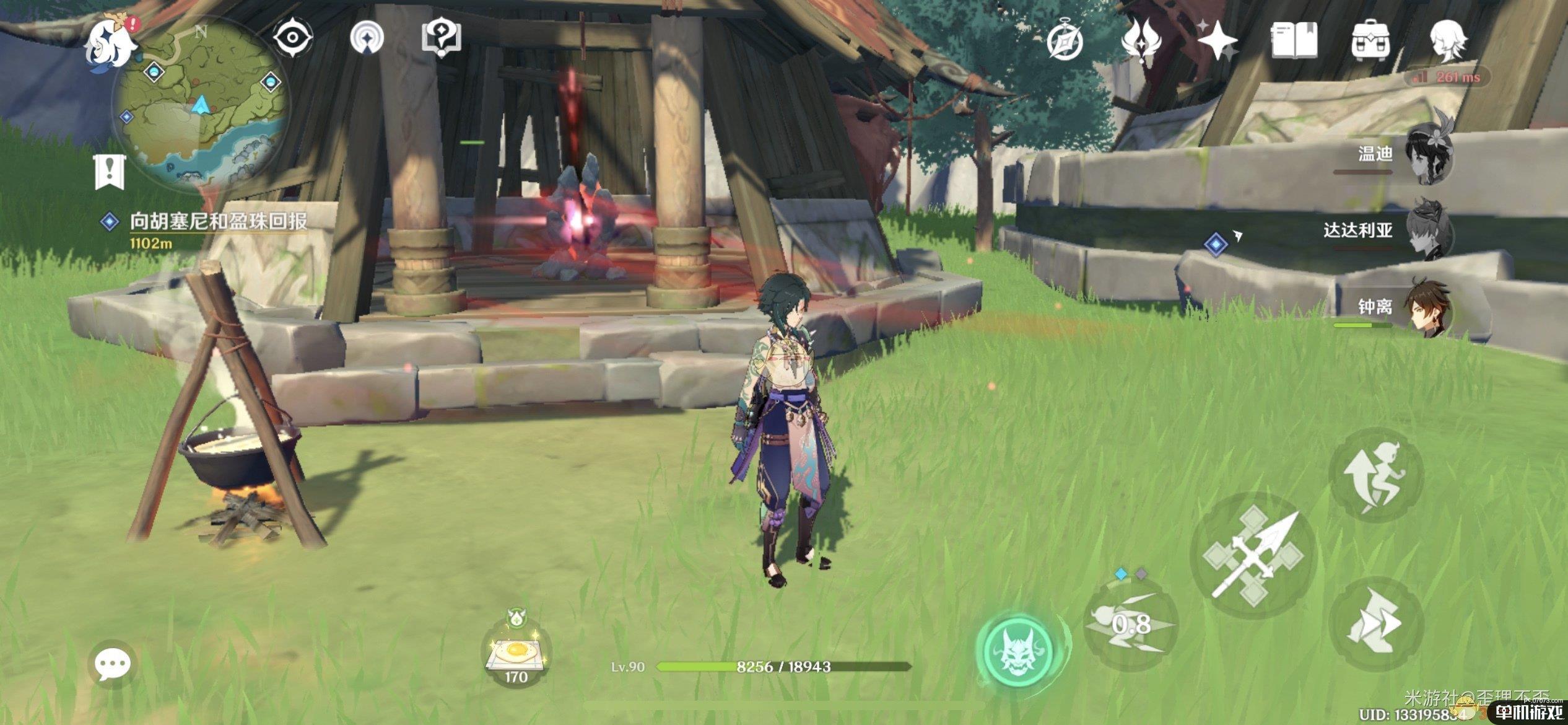The height and width of the screenshot is (725, 1568).
Task: Switch to party member 钟离
Action: pyautogui.click(x=1427, y=308)
